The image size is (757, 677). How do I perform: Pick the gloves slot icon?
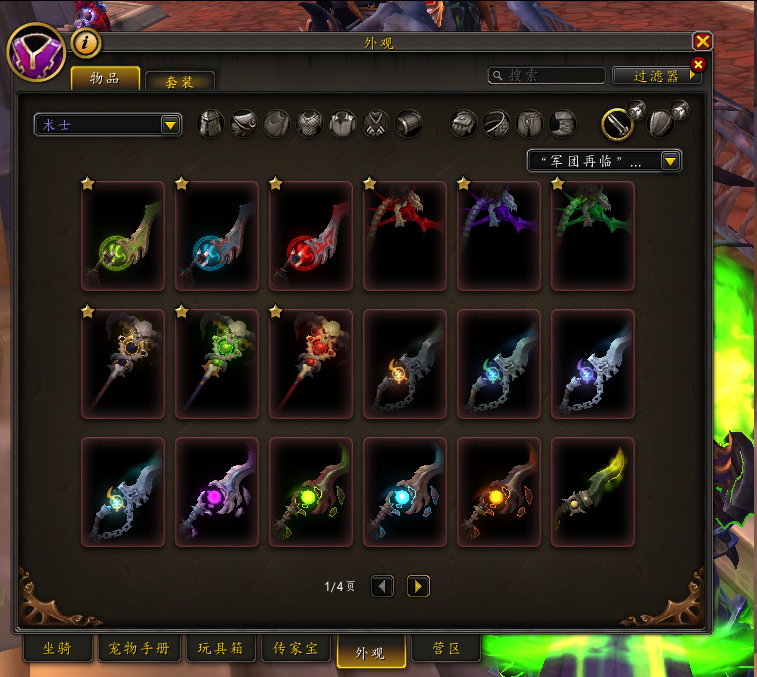[x=465, y=124]
